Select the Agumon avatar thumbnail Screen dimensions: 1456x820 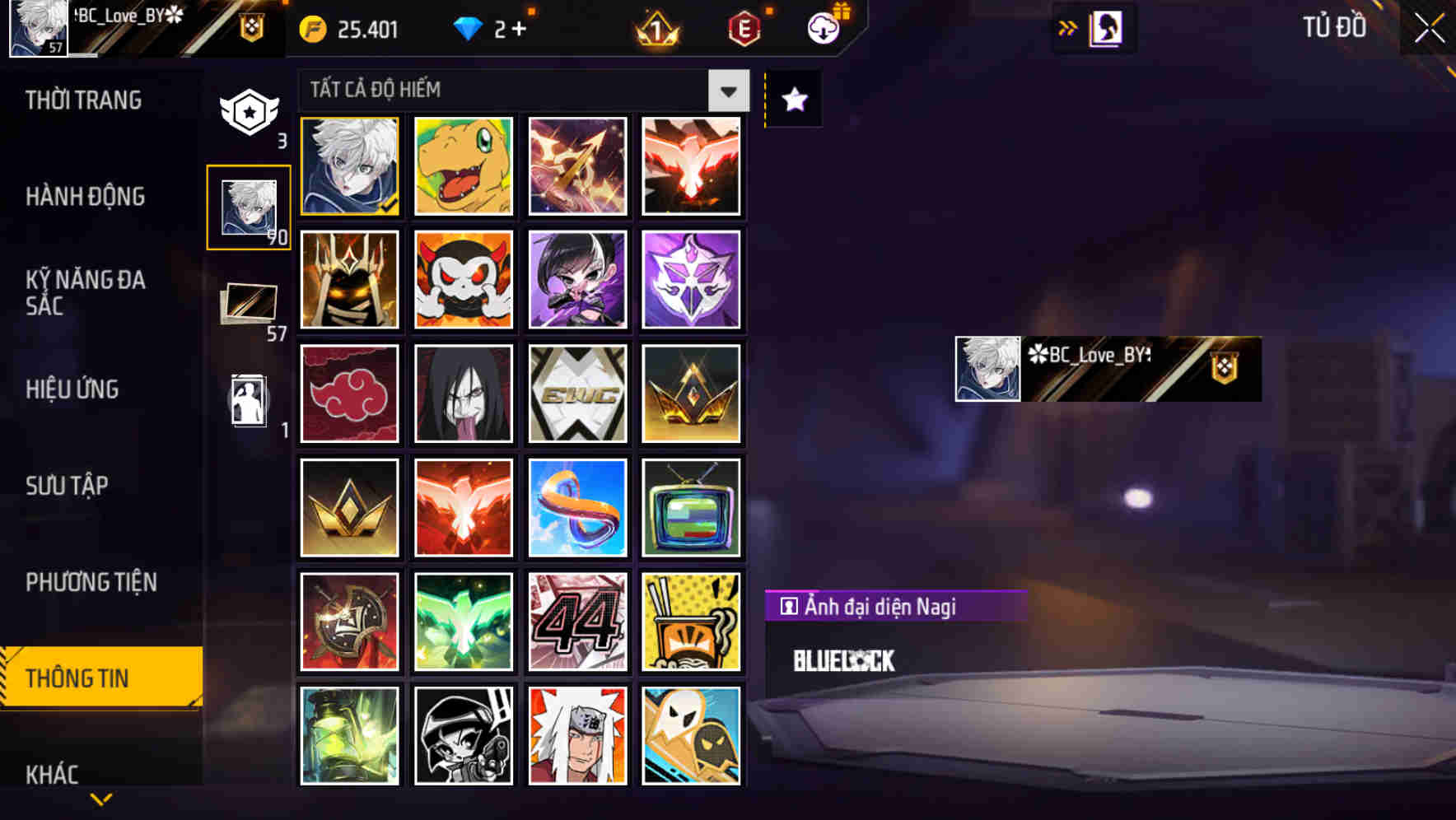coord(463,166)
